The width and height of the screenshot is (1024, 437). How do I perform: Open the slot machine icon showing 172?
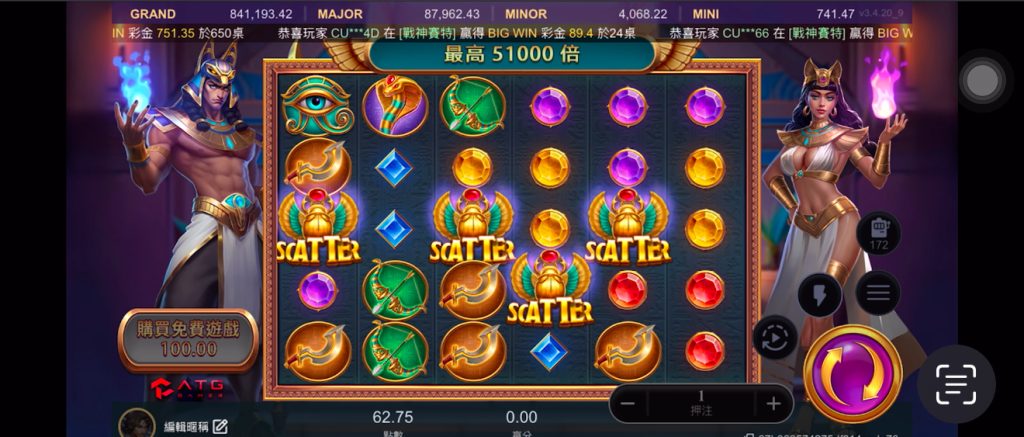879,232
